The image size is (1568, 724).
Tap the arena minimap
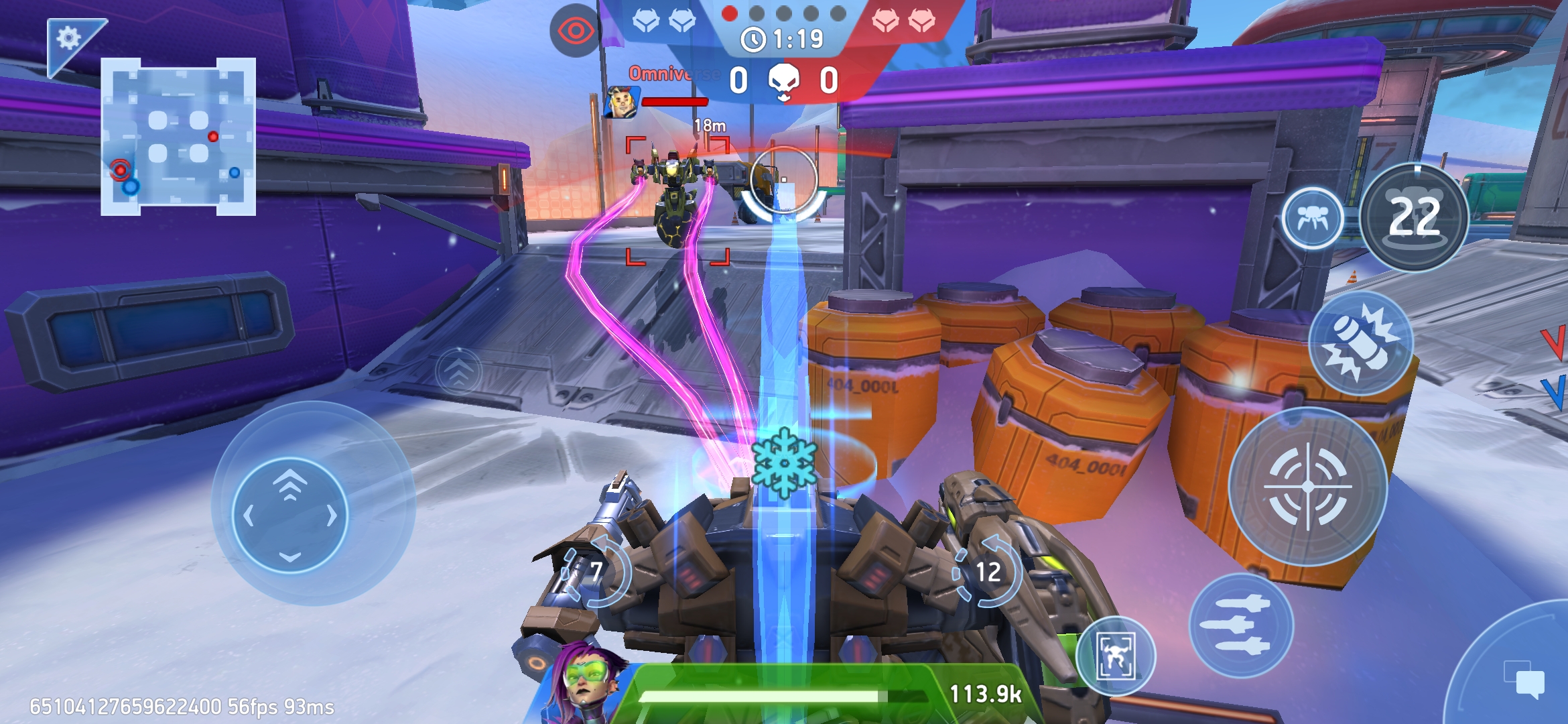[x=178, y=137]
